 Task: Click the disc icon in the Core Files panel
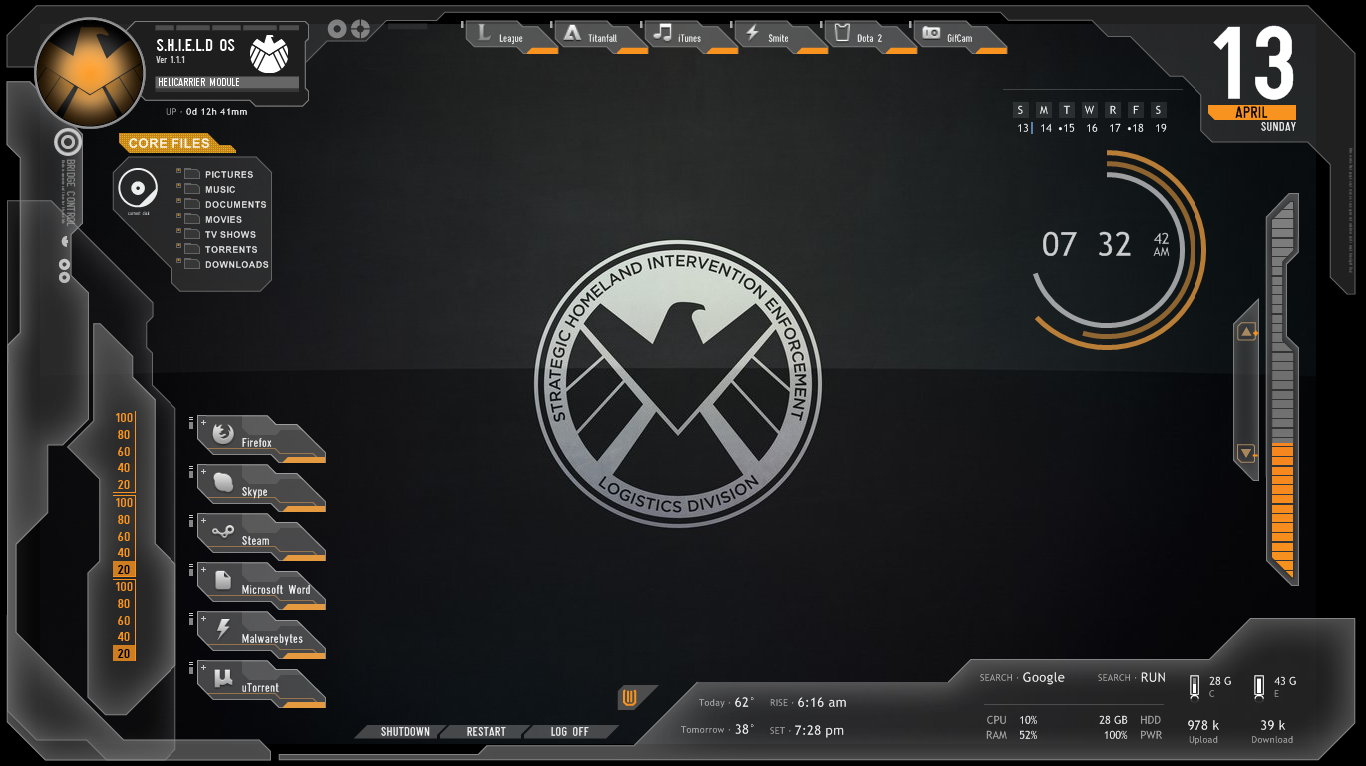tap(139, 188)
